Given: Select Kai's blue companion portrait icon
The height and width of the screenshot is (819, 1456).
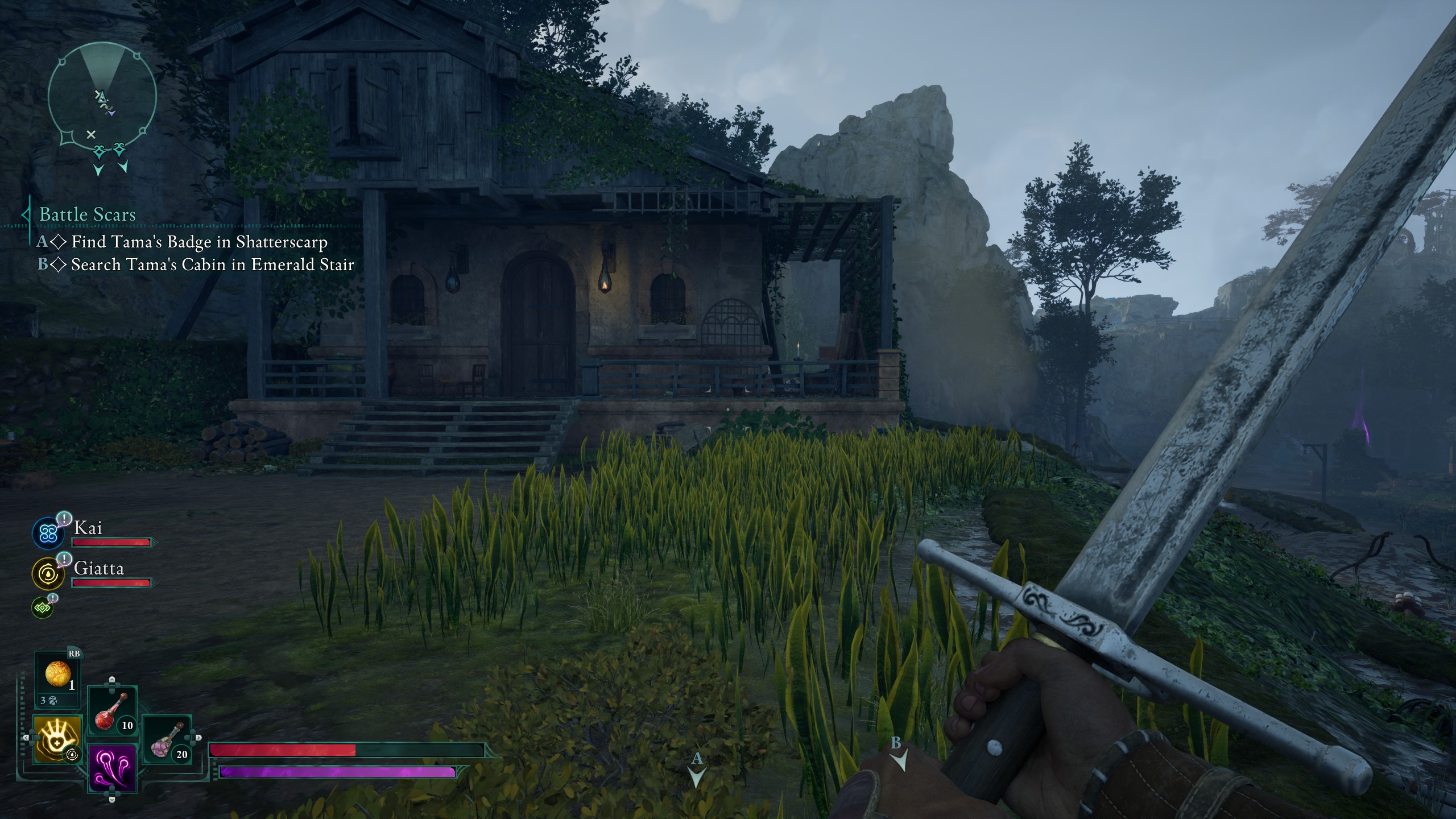Looking at the screenshot, I should (48, 533).
